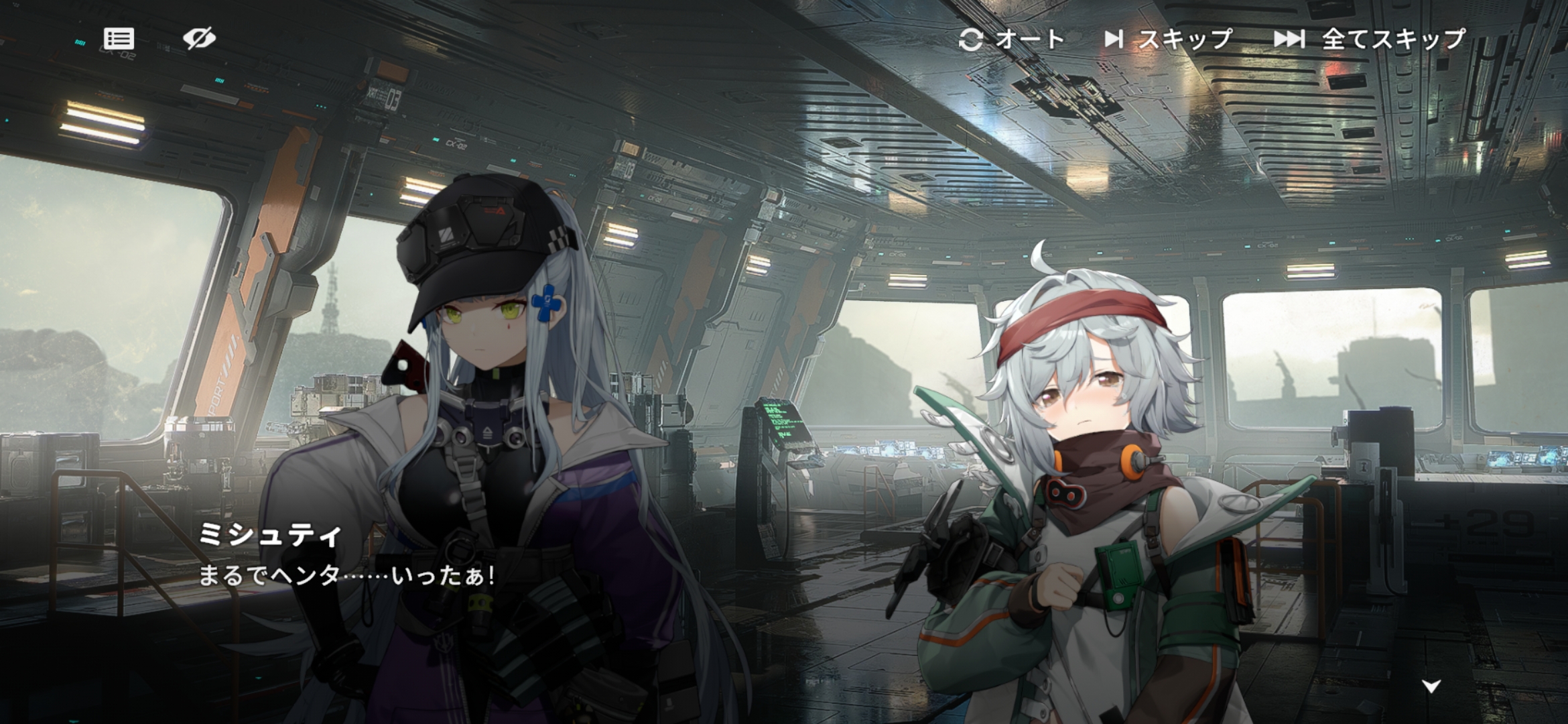Advance dialogue with the down arrow indicator

[x=1431, y=686]
